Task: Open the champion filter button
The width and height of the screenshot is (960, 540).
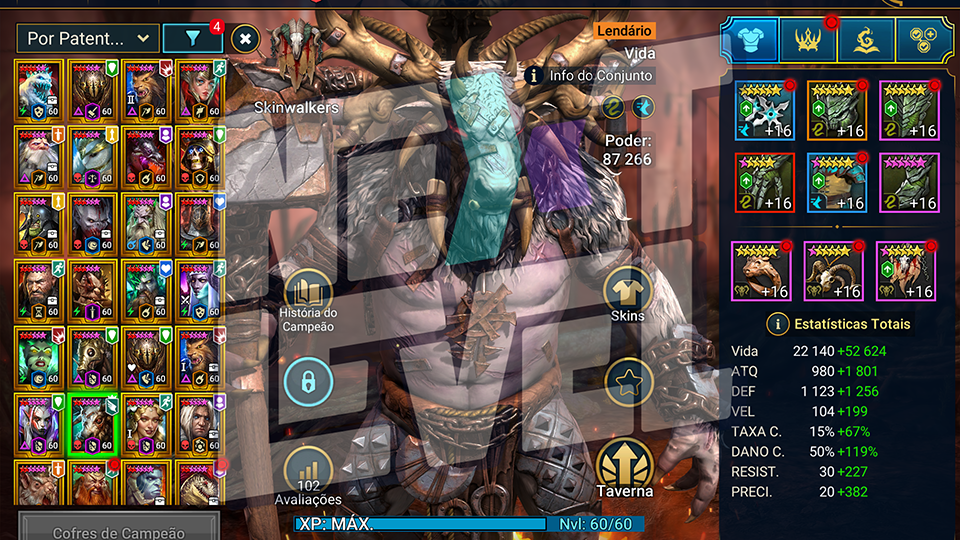Action: point(193,39)
